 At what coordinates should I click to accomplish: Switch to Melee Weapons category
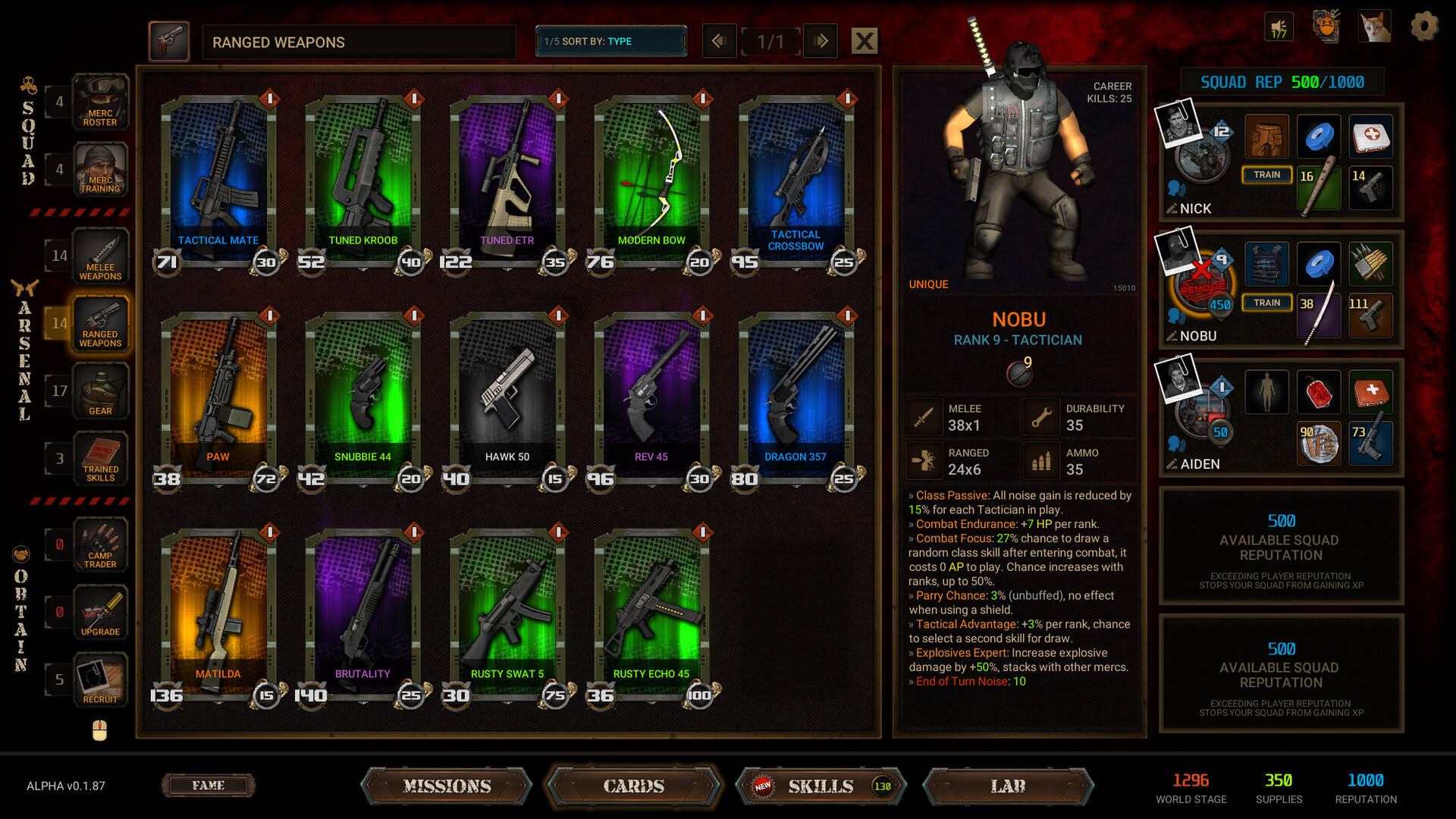tap(100, 256)
